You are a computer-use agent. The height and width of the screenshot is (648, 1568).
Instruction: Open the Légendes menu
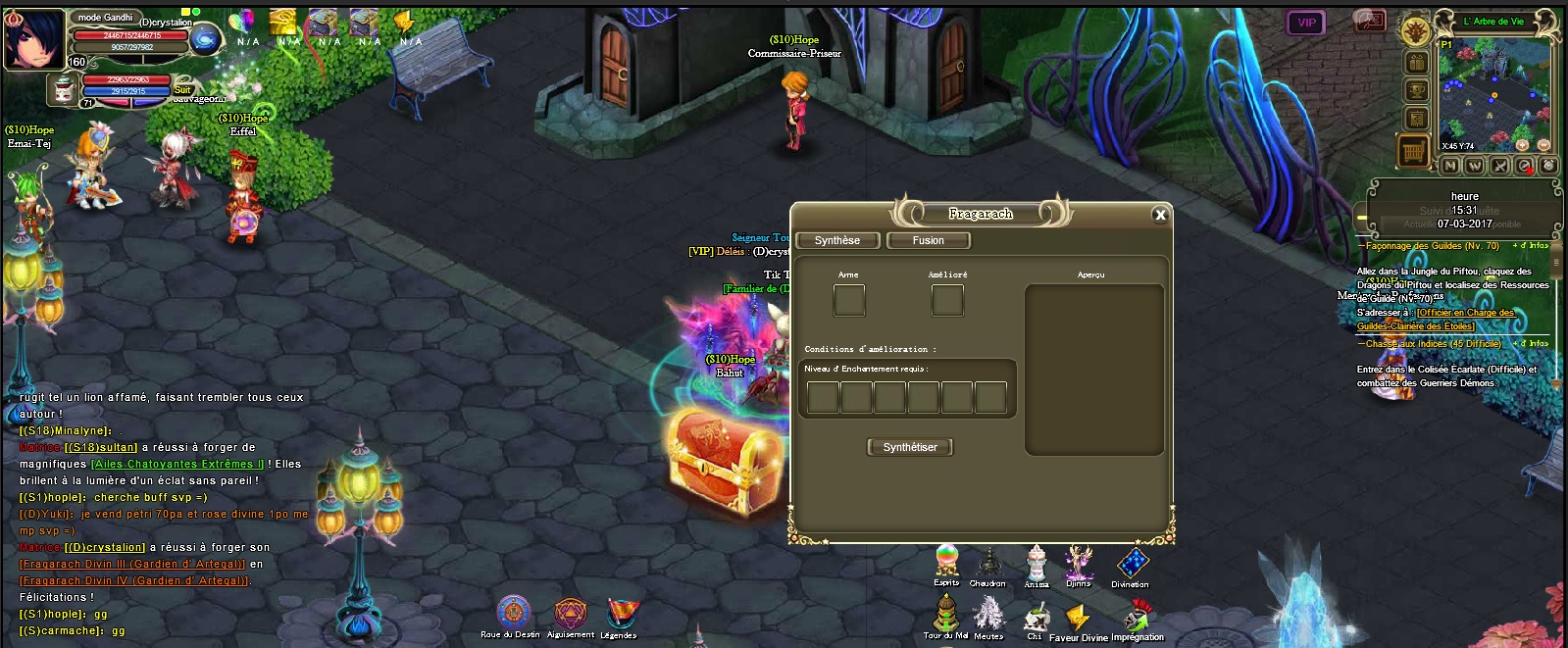click(620, 614)
